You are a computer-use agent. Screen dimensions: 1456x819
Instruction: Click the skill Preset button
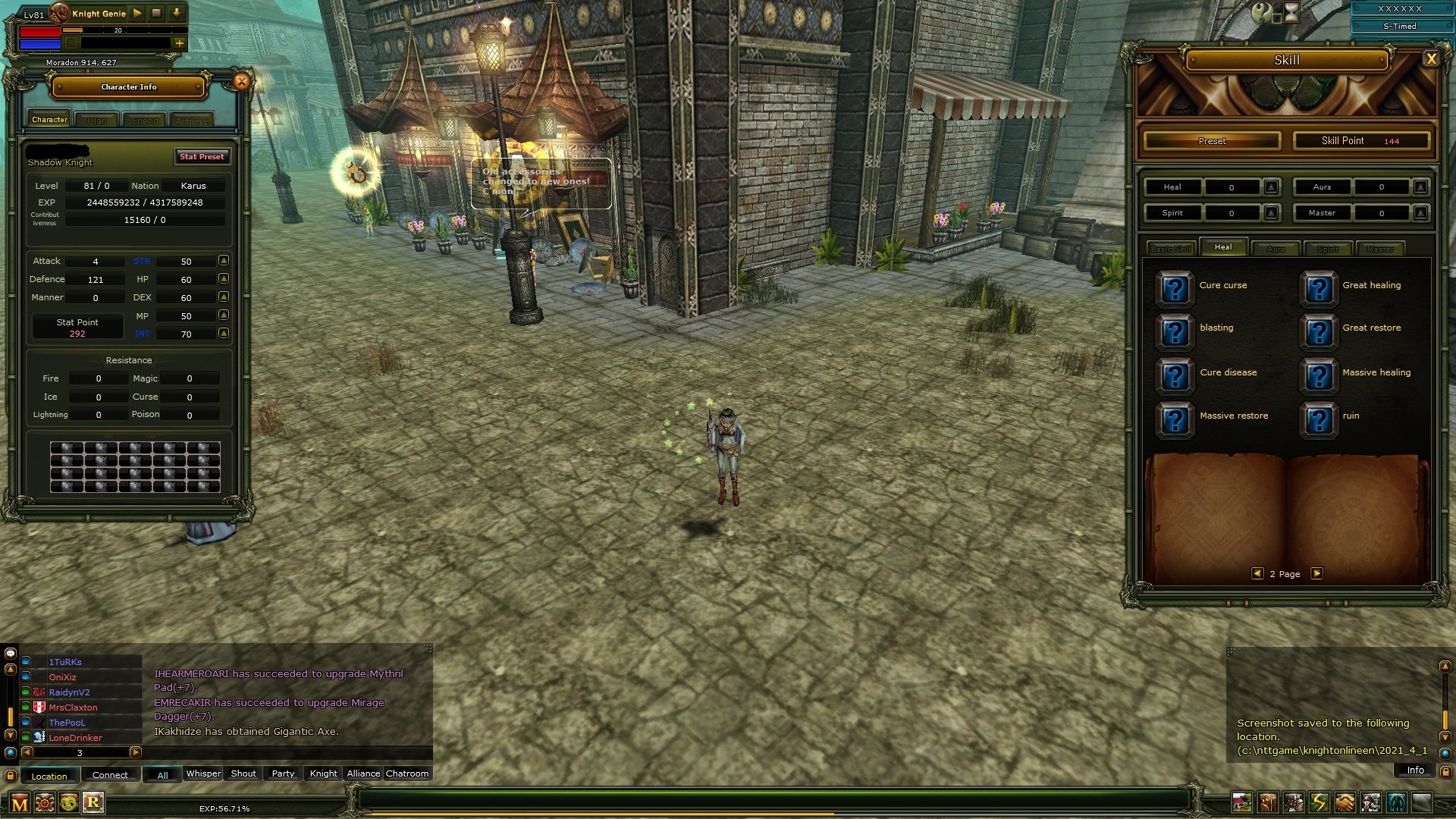(x=1212, y=141)
